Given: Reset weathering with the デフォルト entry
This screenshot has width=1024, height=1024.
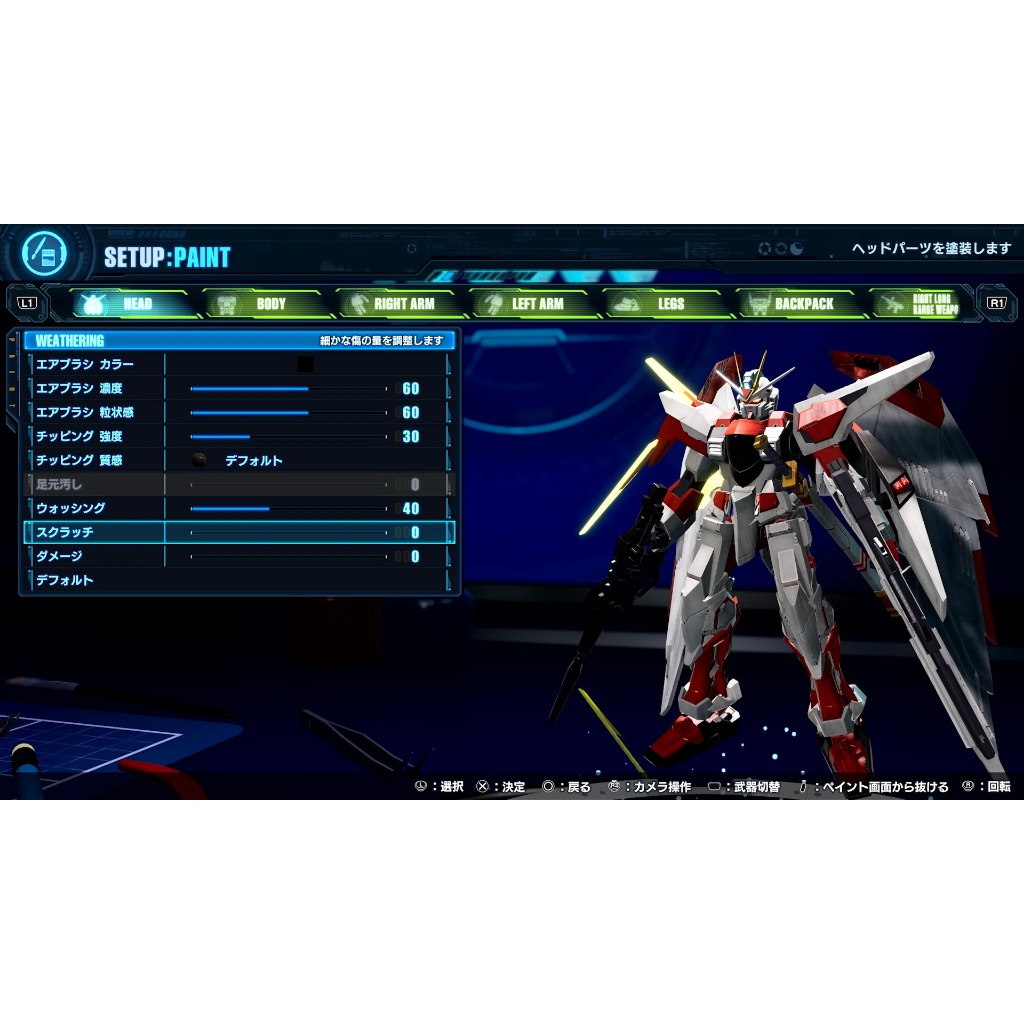Looking at the screenshot, I should point(66,580).
